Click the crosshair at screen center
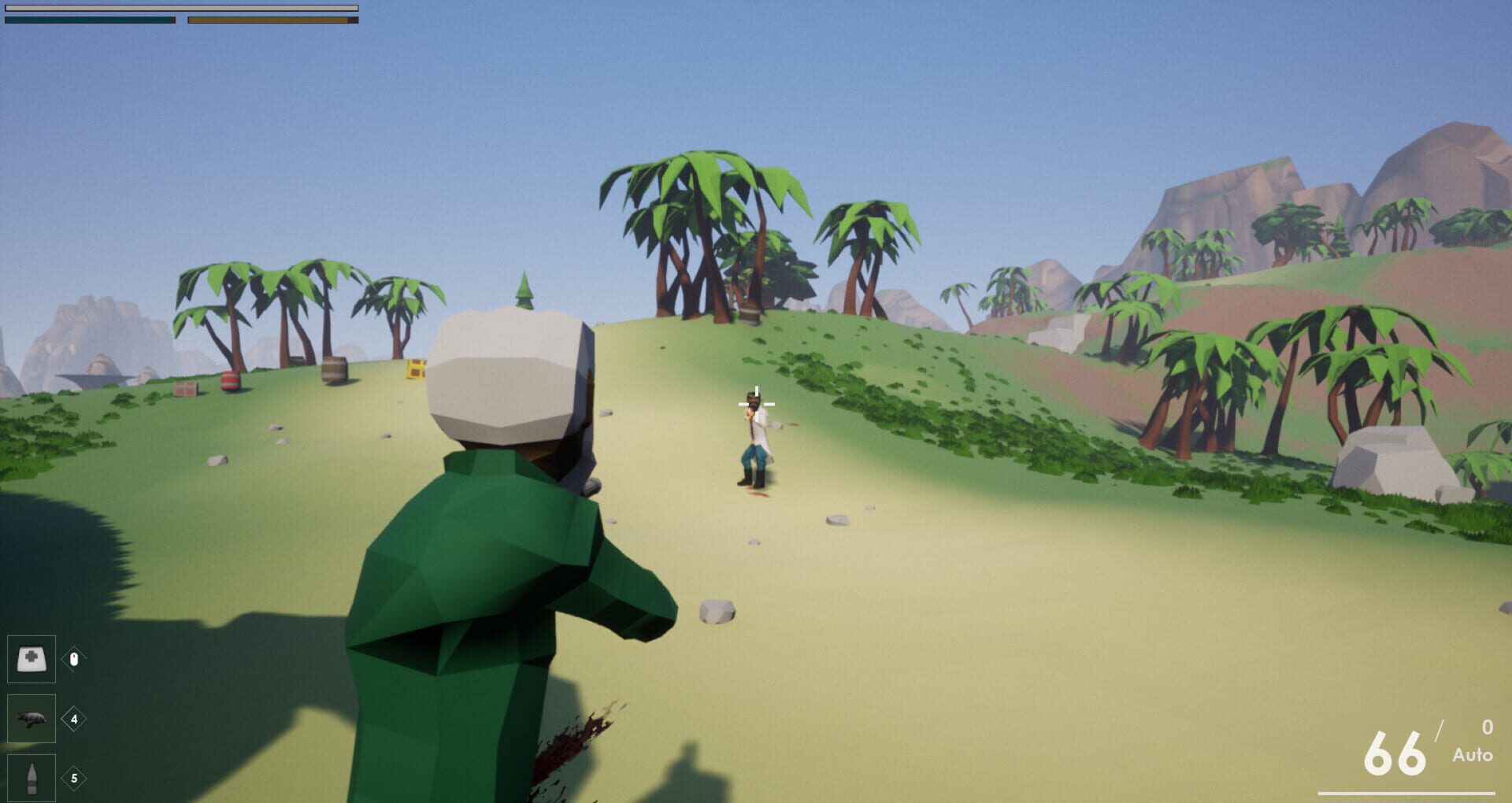Image resolution: width=1512 pixels, height=803 pixels. [x=756, y=402]
